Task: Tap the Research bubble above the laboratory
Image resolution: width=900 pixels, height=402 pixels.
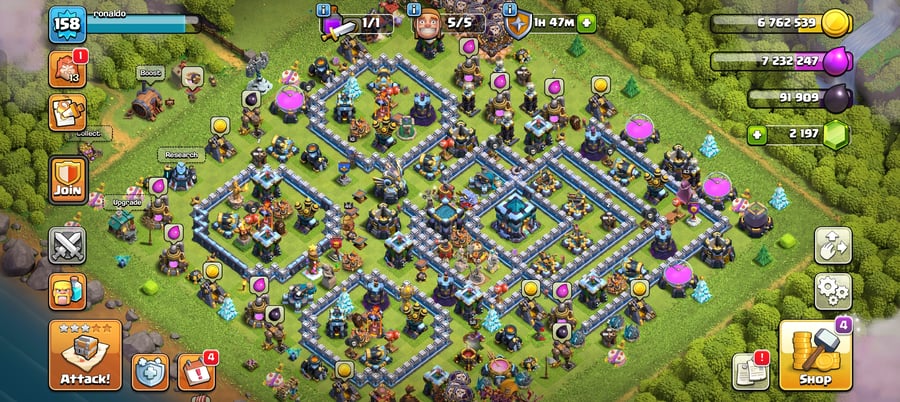Action: pyautogui.click(x=180, y=155)
